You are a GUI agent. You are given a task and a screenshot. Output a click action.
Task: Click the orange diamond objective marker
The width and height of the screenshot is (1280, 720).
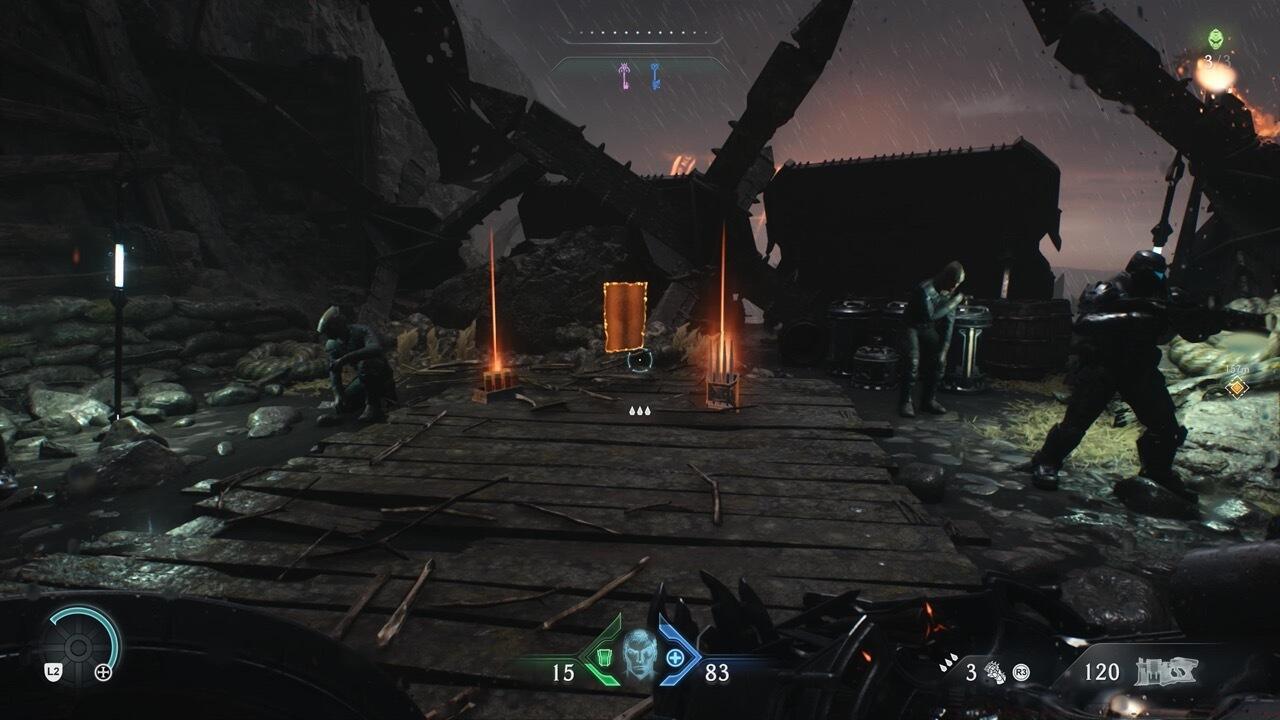pyautogui.click(x=1237, y=387)
